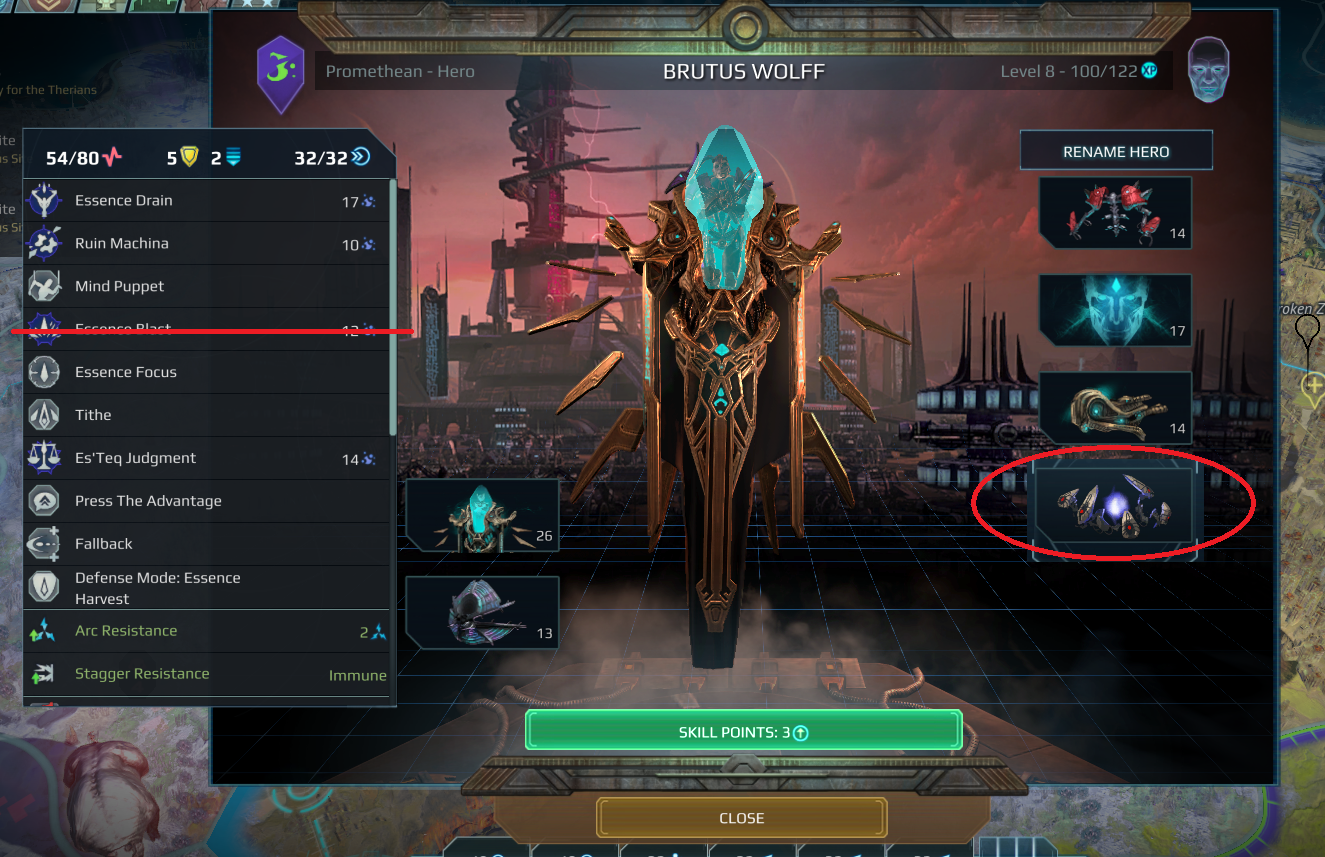This screenshot has width=1325, height=857.
Task: Click the Rename Hero button
Action: [x=1116, y=149]
